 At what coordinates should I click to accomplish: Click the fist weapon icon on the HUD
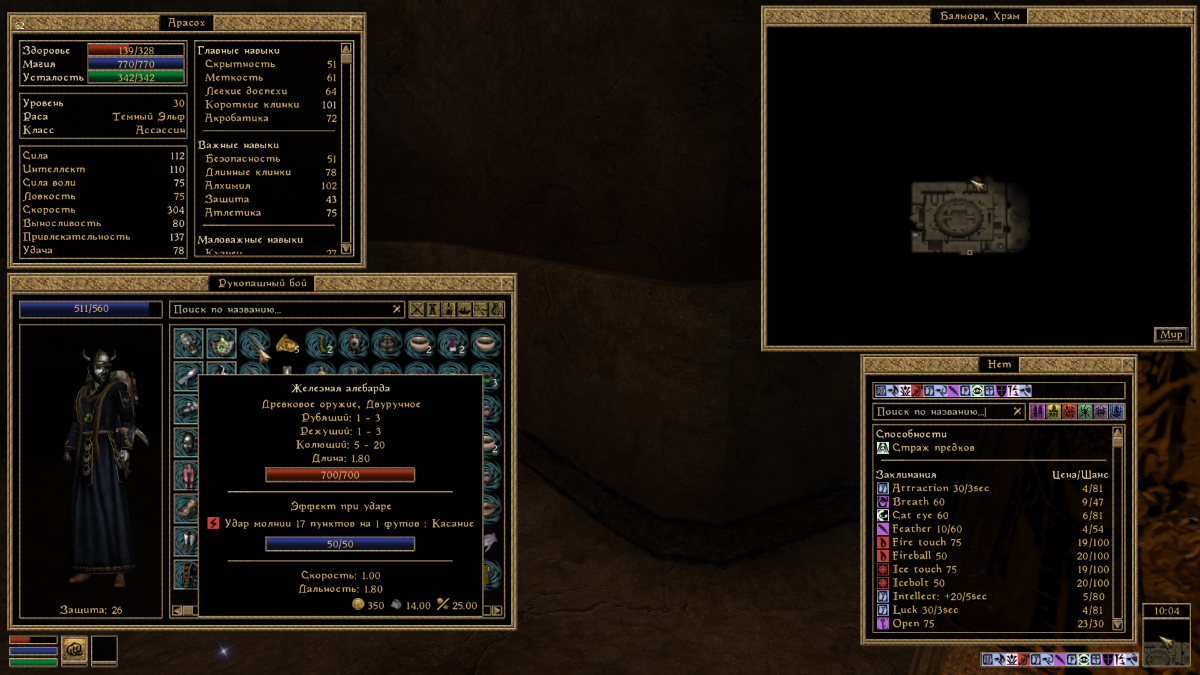click(x=73, y=650)
